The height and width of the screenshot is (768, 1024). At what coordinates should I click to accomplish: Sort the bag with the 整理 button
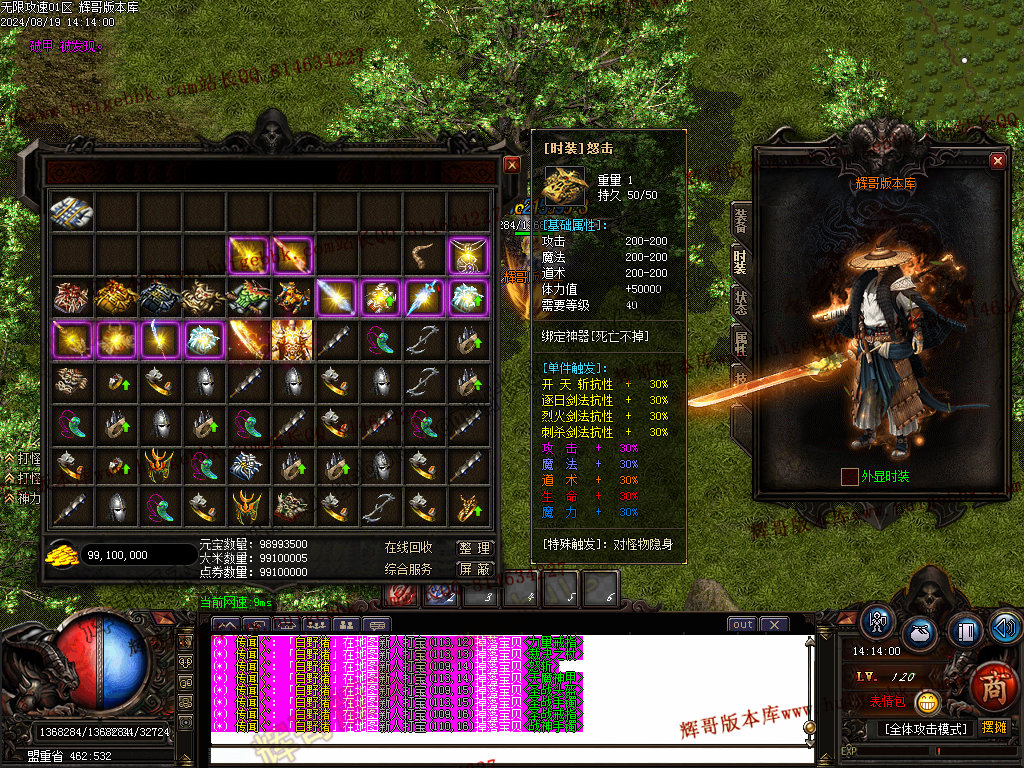[x=475, y=548]
